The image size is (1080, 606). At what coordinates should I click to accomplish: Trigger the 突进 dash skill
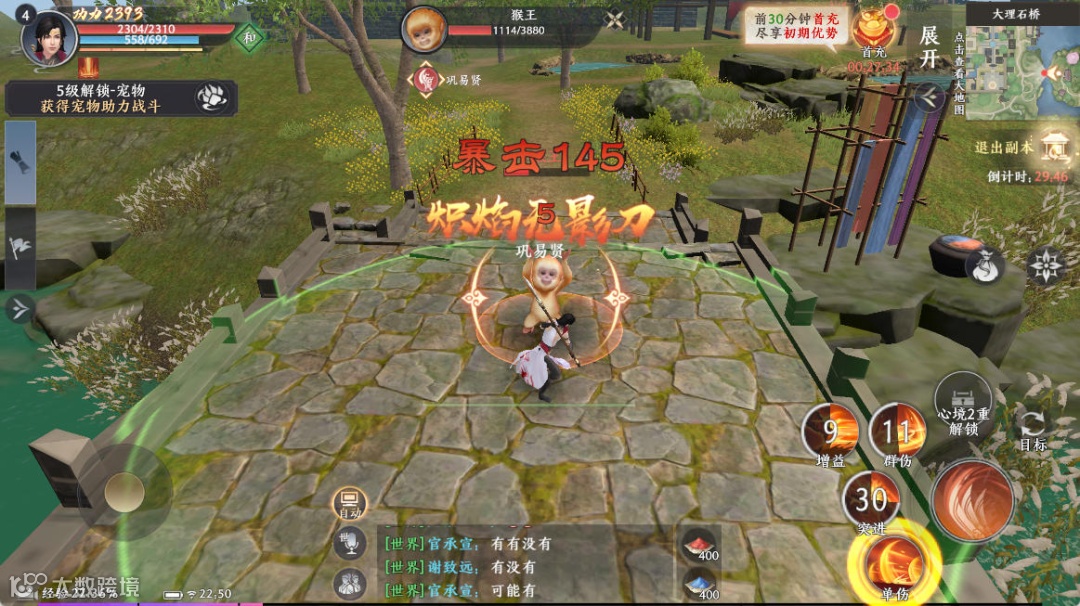coord(870,498)
